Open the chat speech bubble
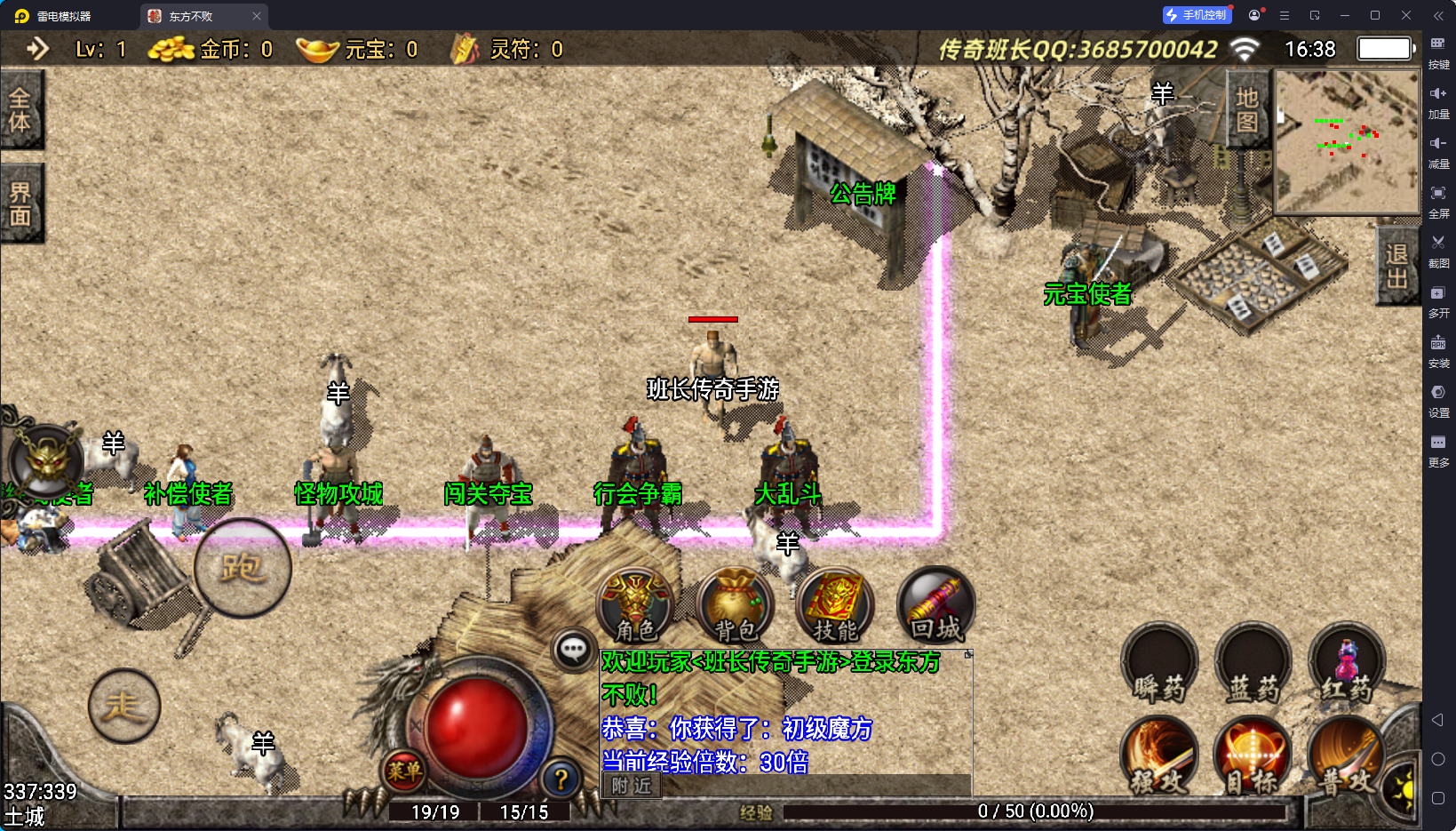Viewport: 1456px width, 831px height. click(x=574, y=651)
